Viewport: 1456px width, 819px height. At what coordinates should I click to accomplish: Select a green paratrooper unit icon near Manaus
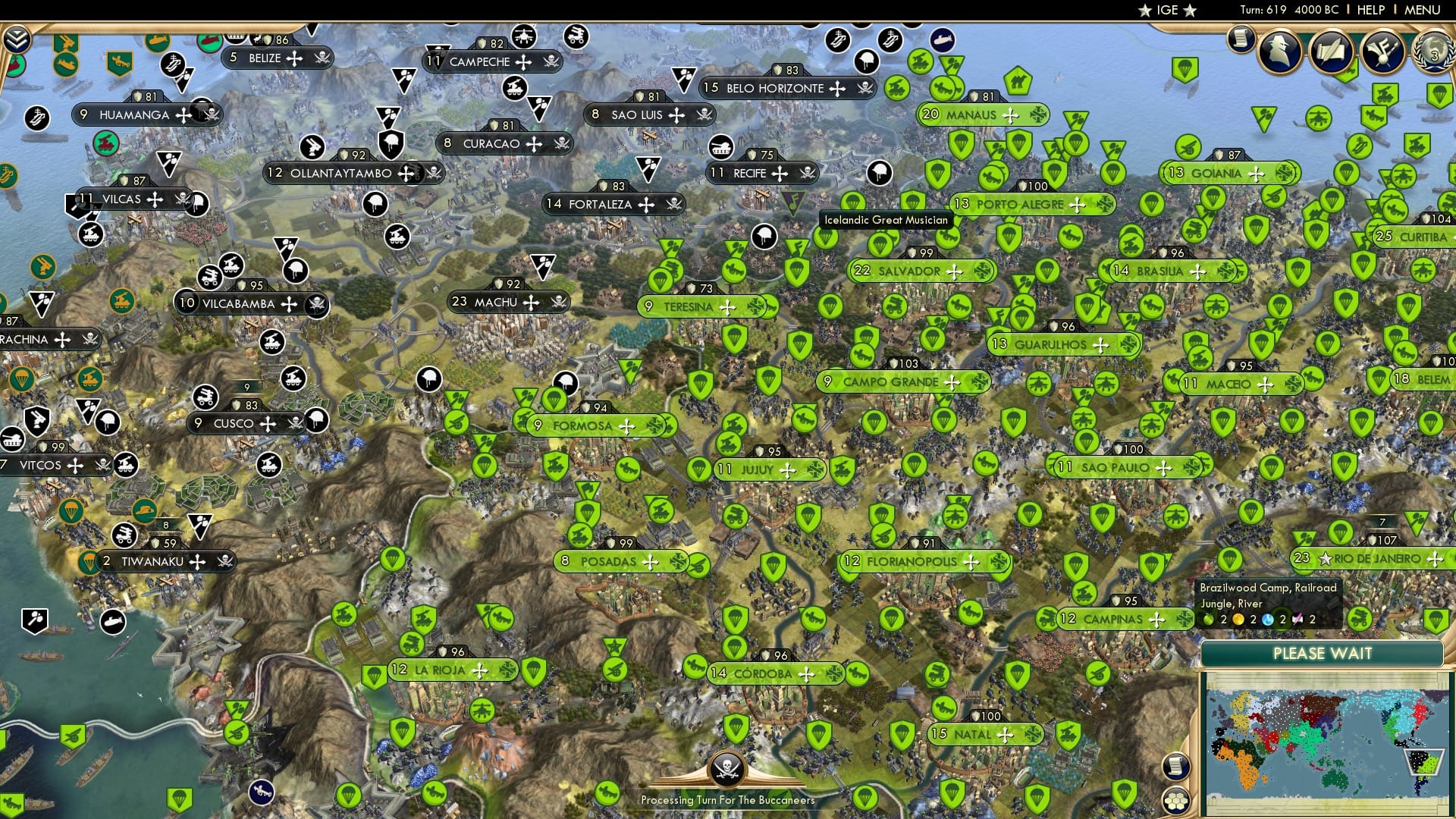click(961, 143)
